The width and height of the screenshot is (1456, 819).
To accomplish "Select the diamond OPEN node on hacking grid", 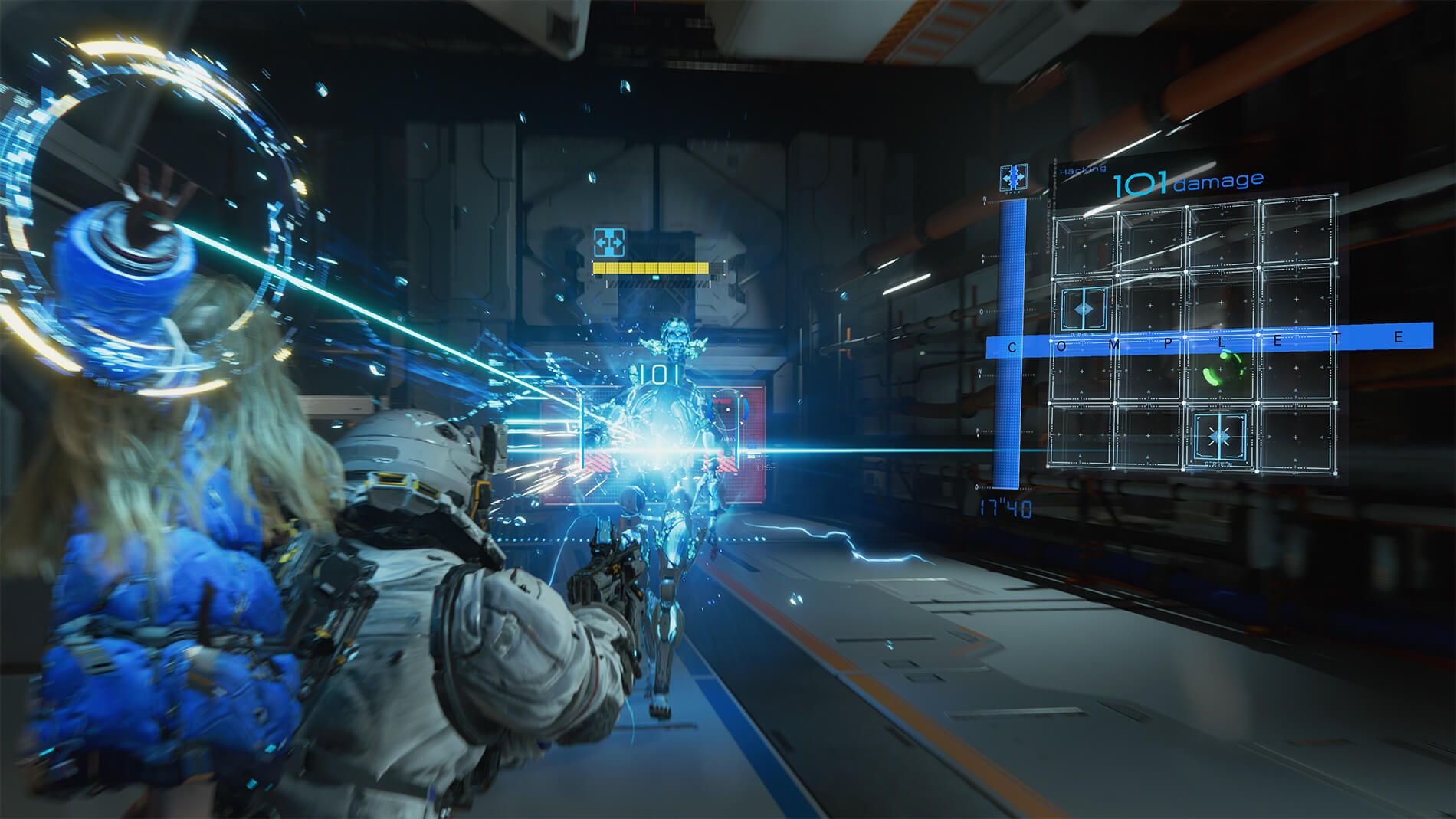I will point(1085,308).
